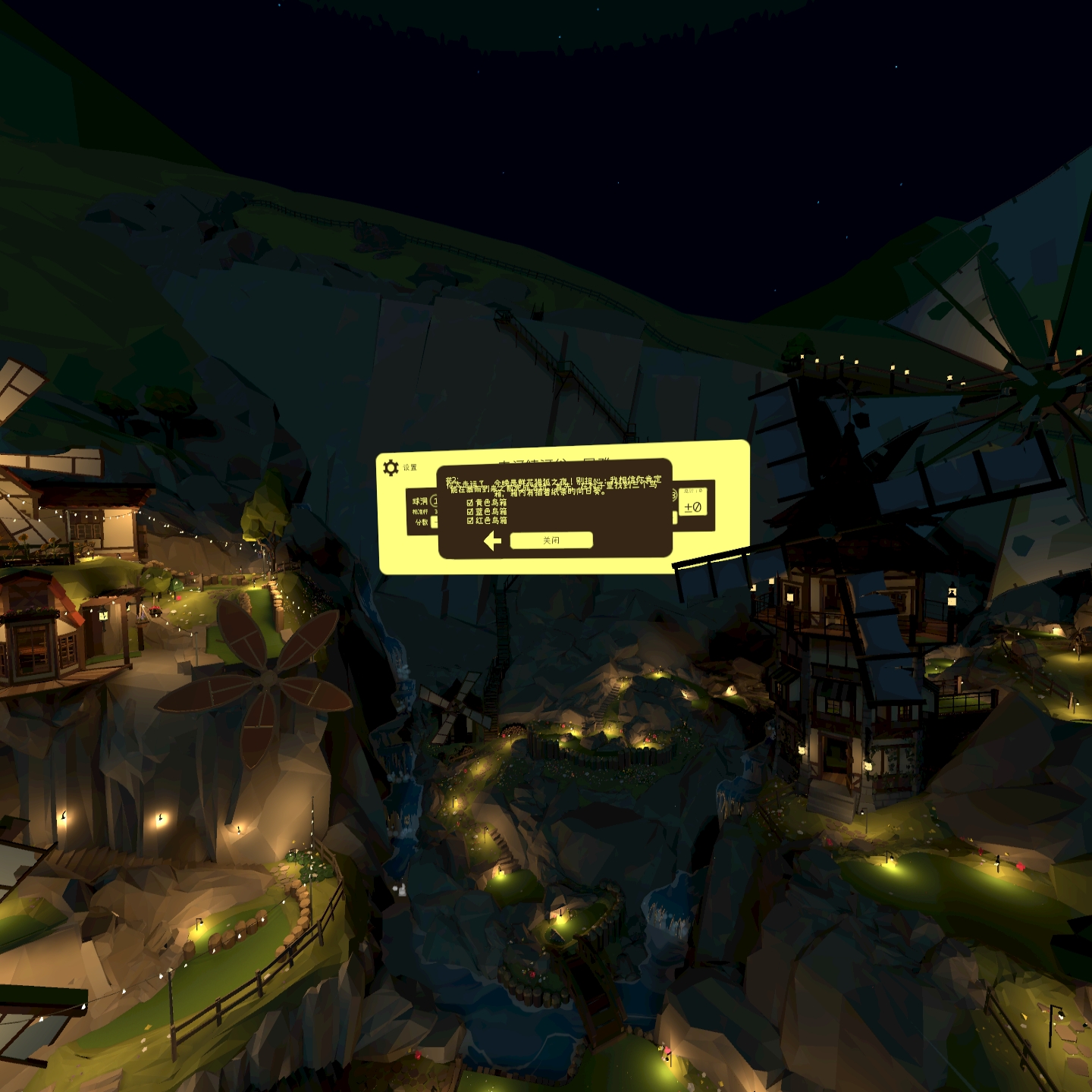Click the back arrow in the fox note dialog
This screenshot has height=1092, width=1092.
(492, 540)
